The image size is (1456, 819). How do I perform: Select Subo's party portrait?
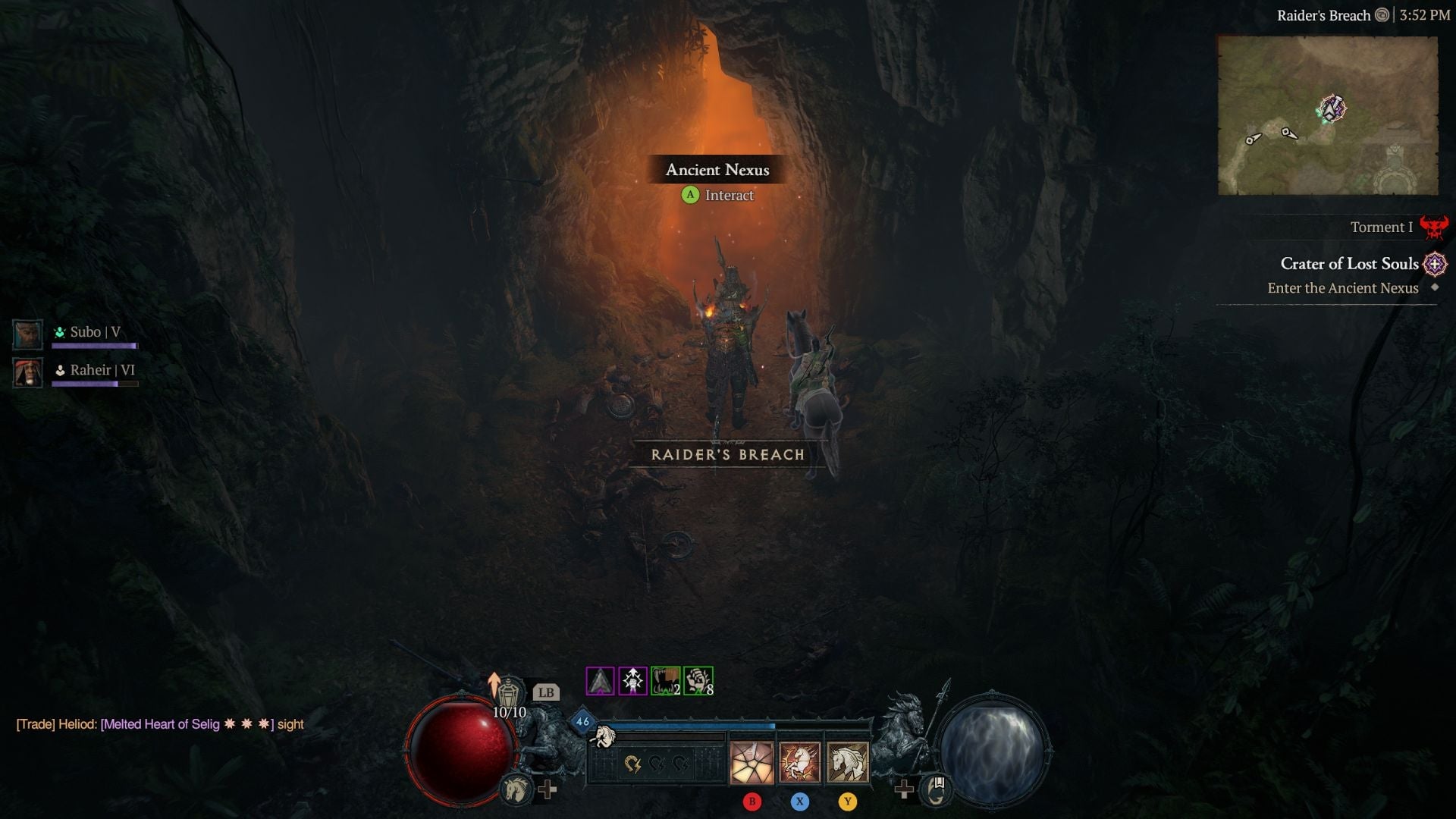point(27,334)
